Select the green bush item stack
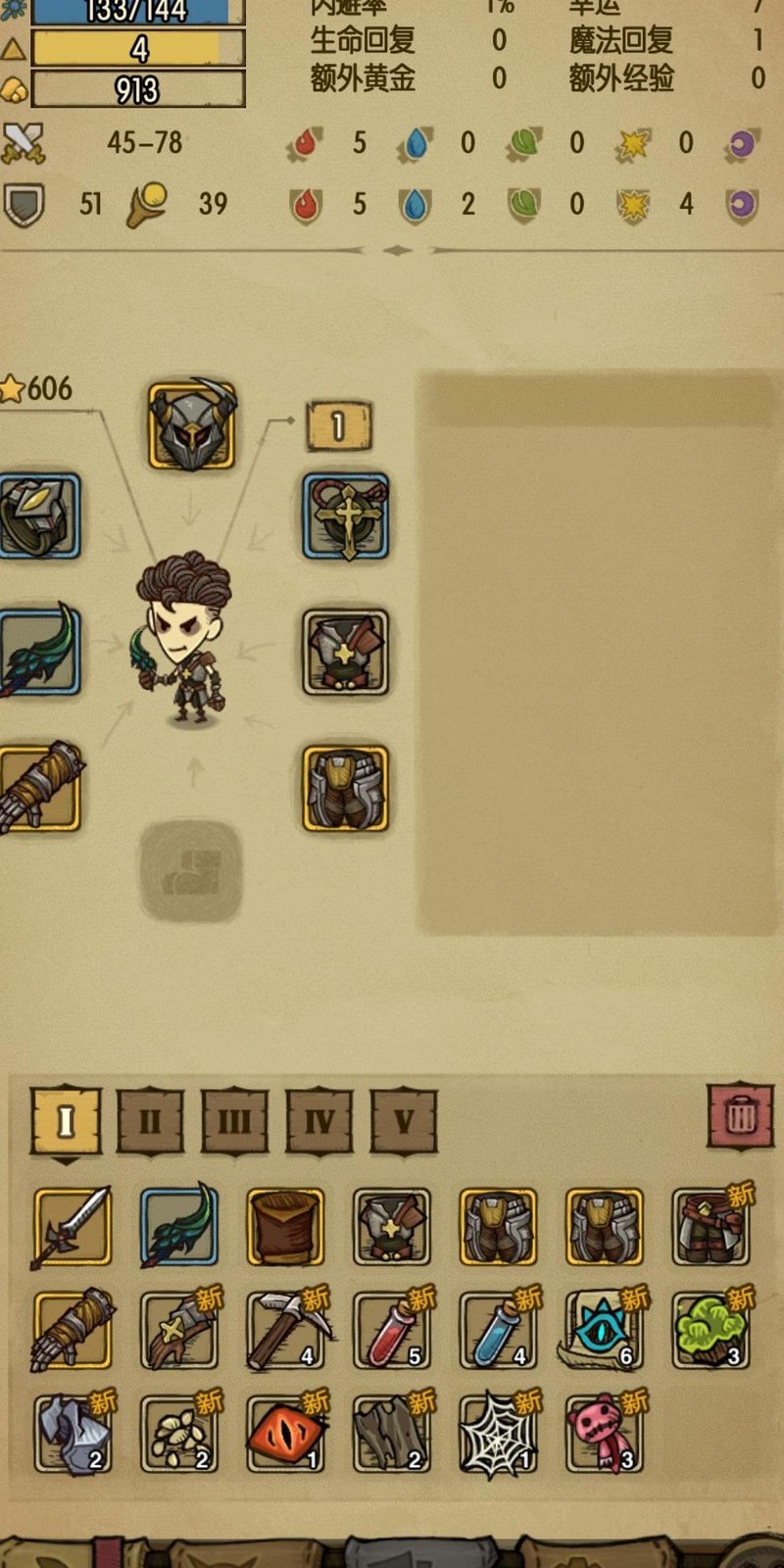 tap(710, 1331)
